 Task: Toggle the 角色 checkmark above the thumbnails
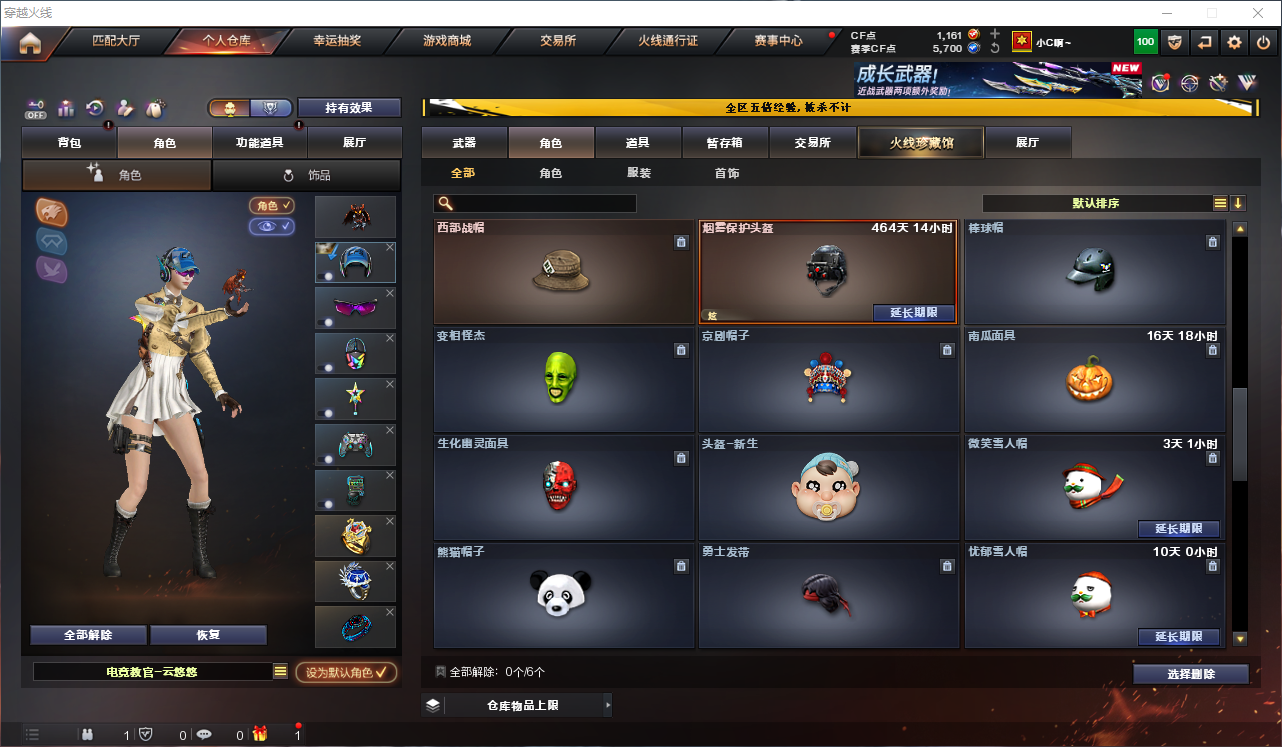(271, 206)
